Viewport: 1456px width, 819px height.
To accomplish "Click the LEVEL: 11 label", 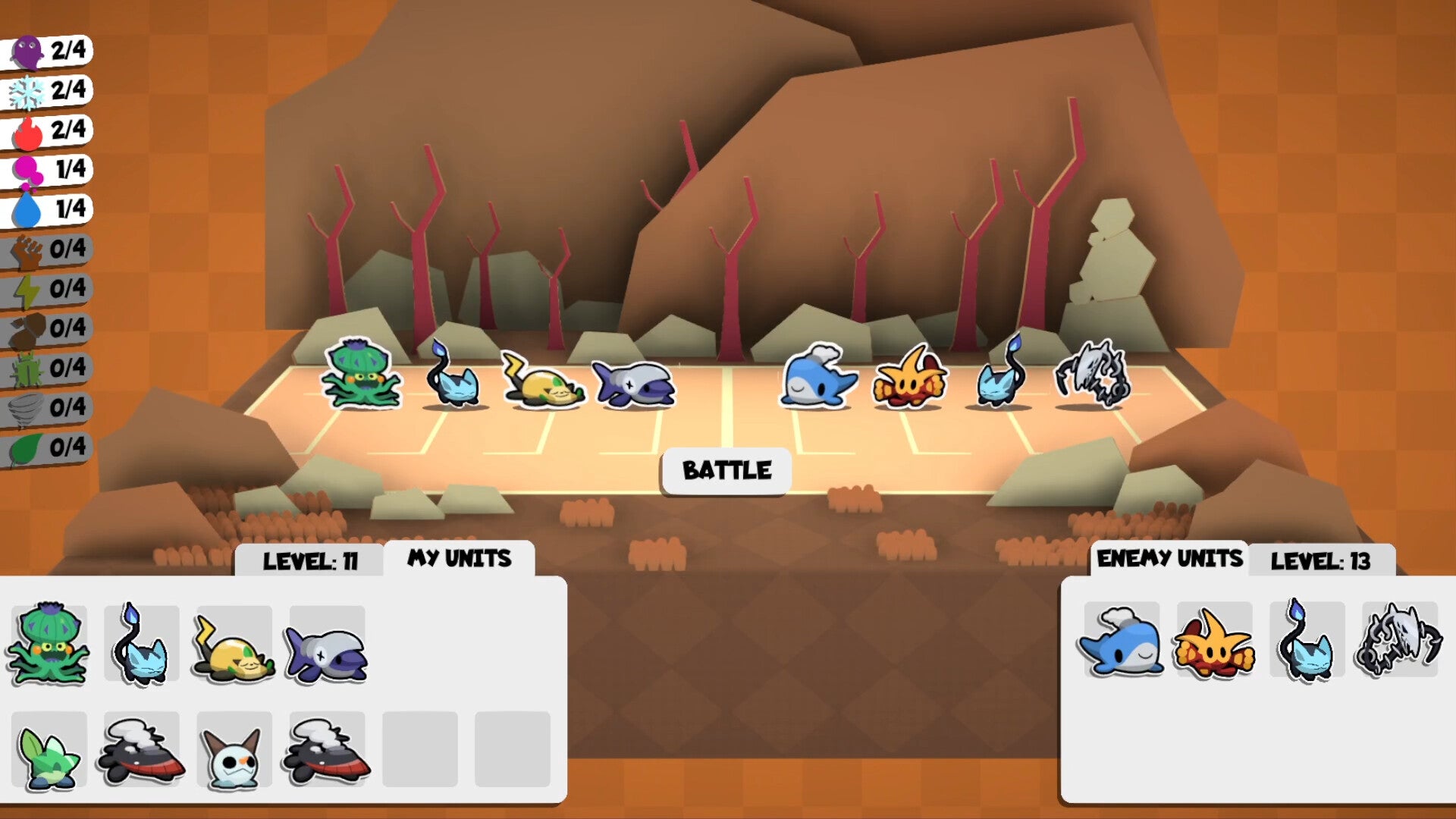I will click(x=311, y=561).
